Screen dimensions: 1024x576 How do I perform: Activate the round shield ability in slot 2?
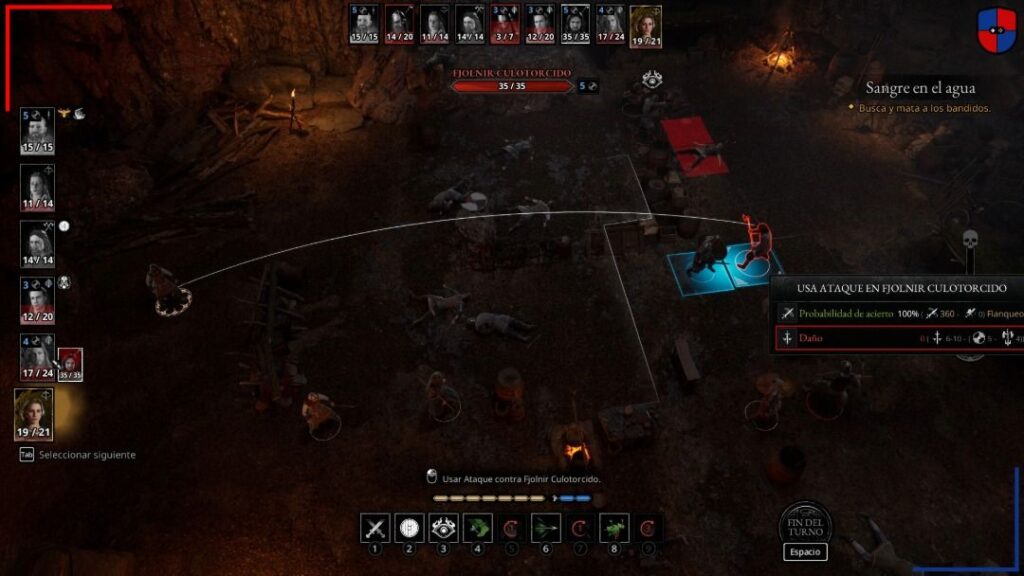pos(409,528)
